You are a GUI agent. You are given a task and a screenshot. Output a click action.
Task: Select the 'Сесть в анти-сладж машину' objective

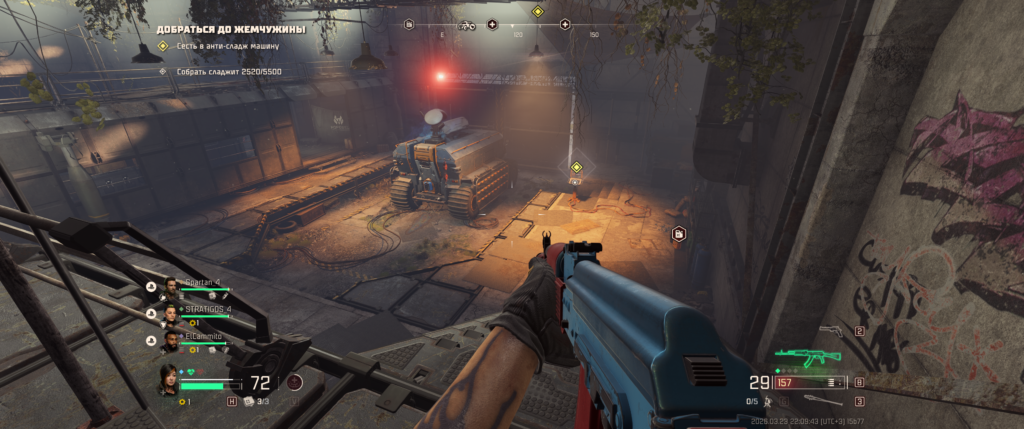click(226, 46)
